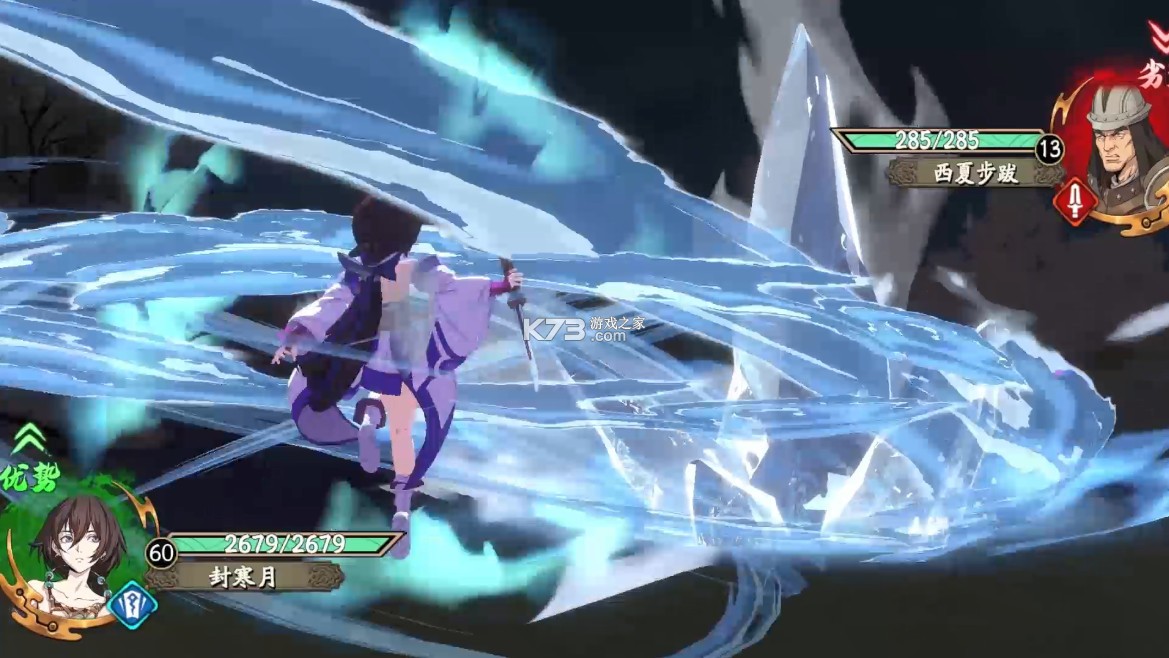Click the blue diamond class icon
Image resolution: width=1169 pixels, height=658 pixels.
coord(131,604)
